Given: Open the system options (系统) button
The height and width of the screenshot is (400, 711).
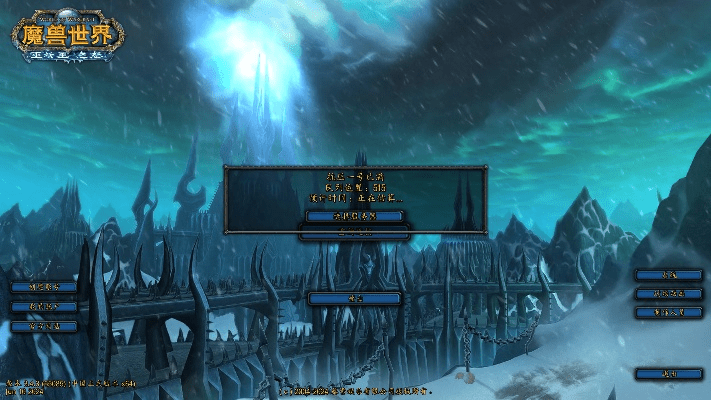Looking at the screenshot, I should point(669,275).
